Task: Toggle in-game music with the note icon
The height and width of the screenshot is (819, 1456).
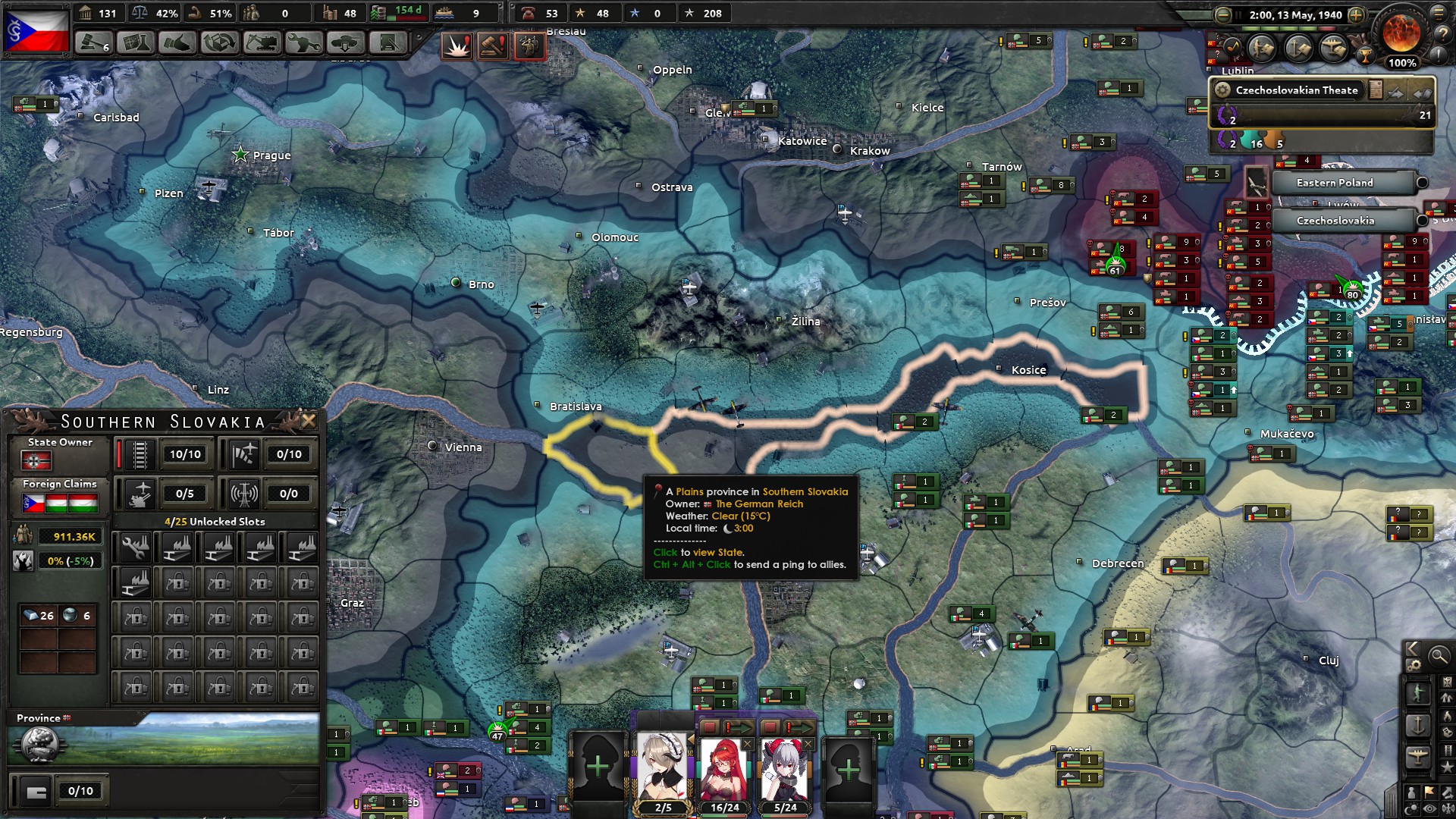Action: click(x=1232, y=47)
